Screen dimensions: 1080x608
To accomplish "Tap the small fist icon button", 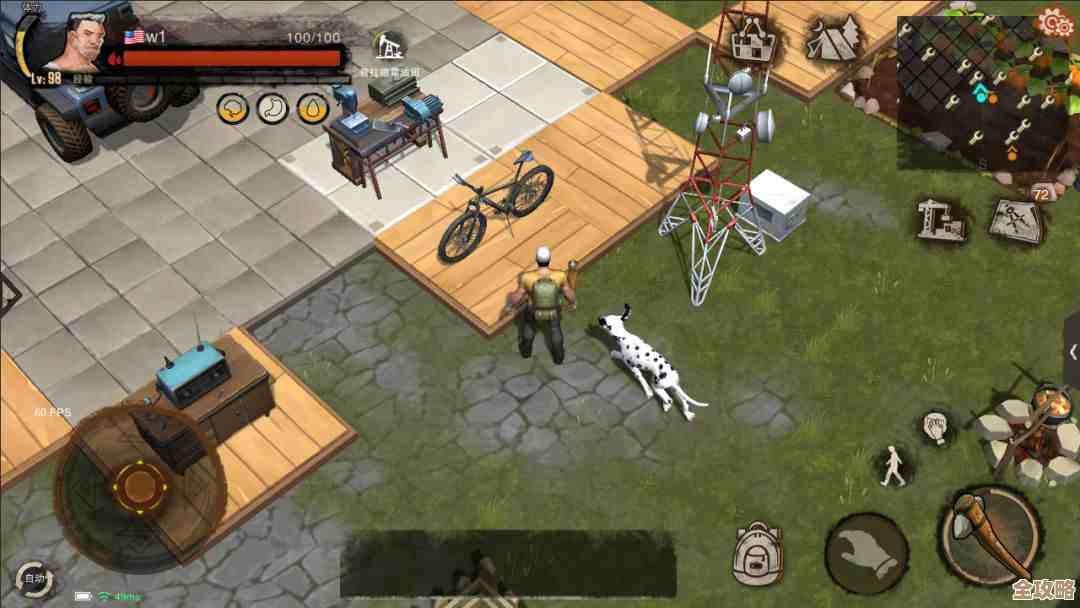I will click(x=936, y=427).
